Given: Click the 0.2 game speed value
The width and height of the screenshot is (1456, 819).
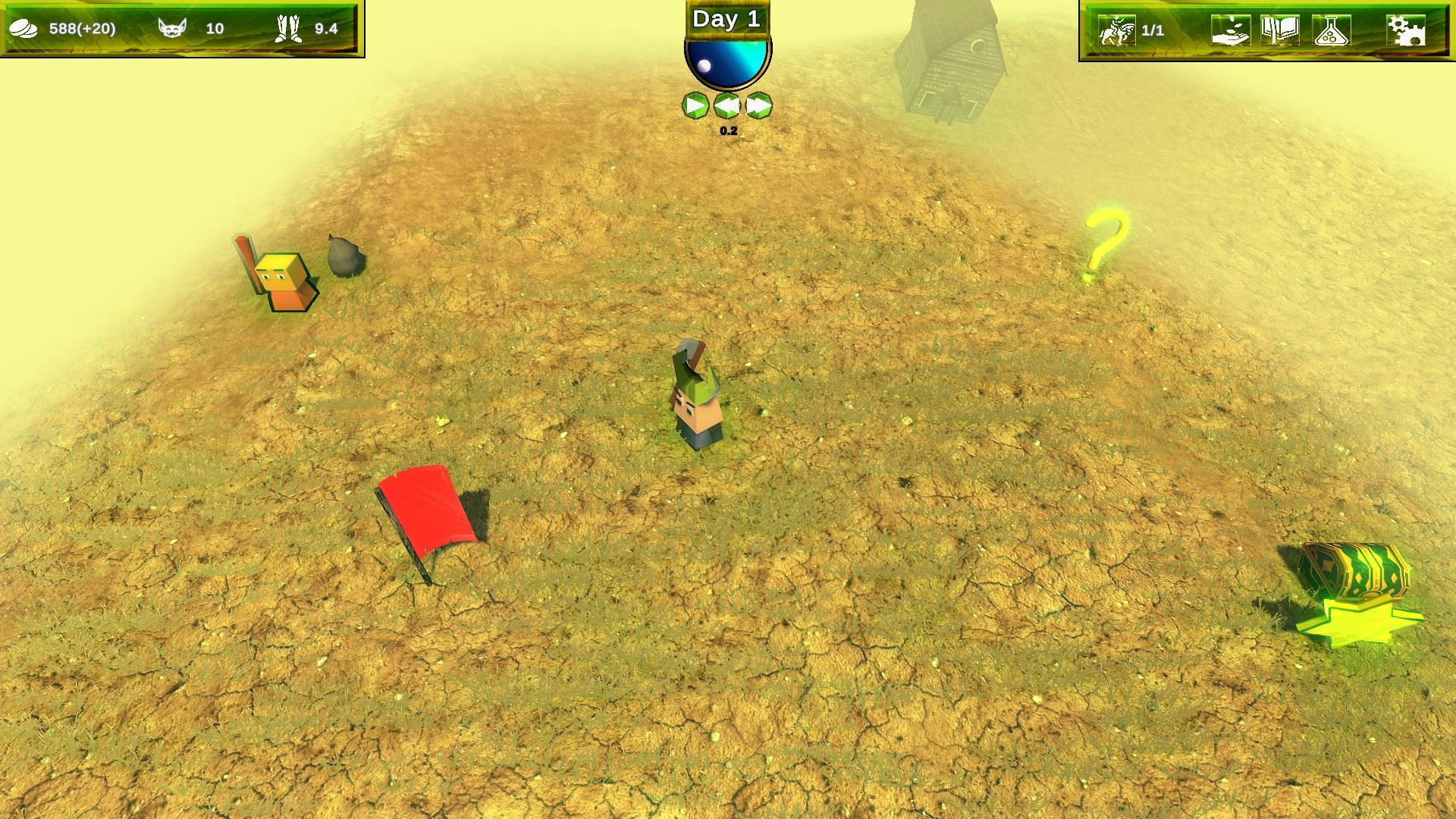Looking at the screenshot, I should pyautogui.click(x=729, y=130).
